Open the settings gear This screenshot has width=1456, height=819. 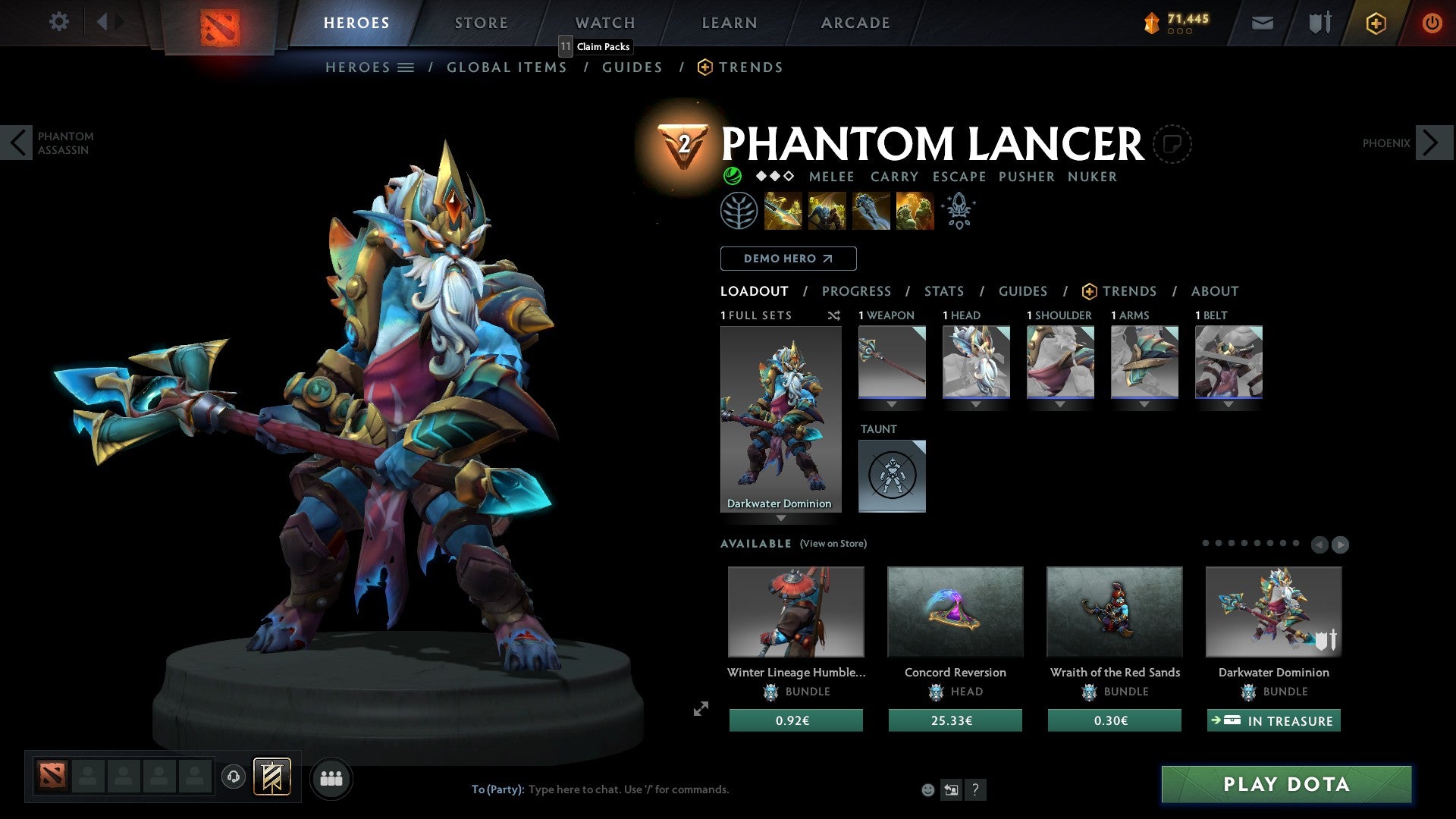58,22
